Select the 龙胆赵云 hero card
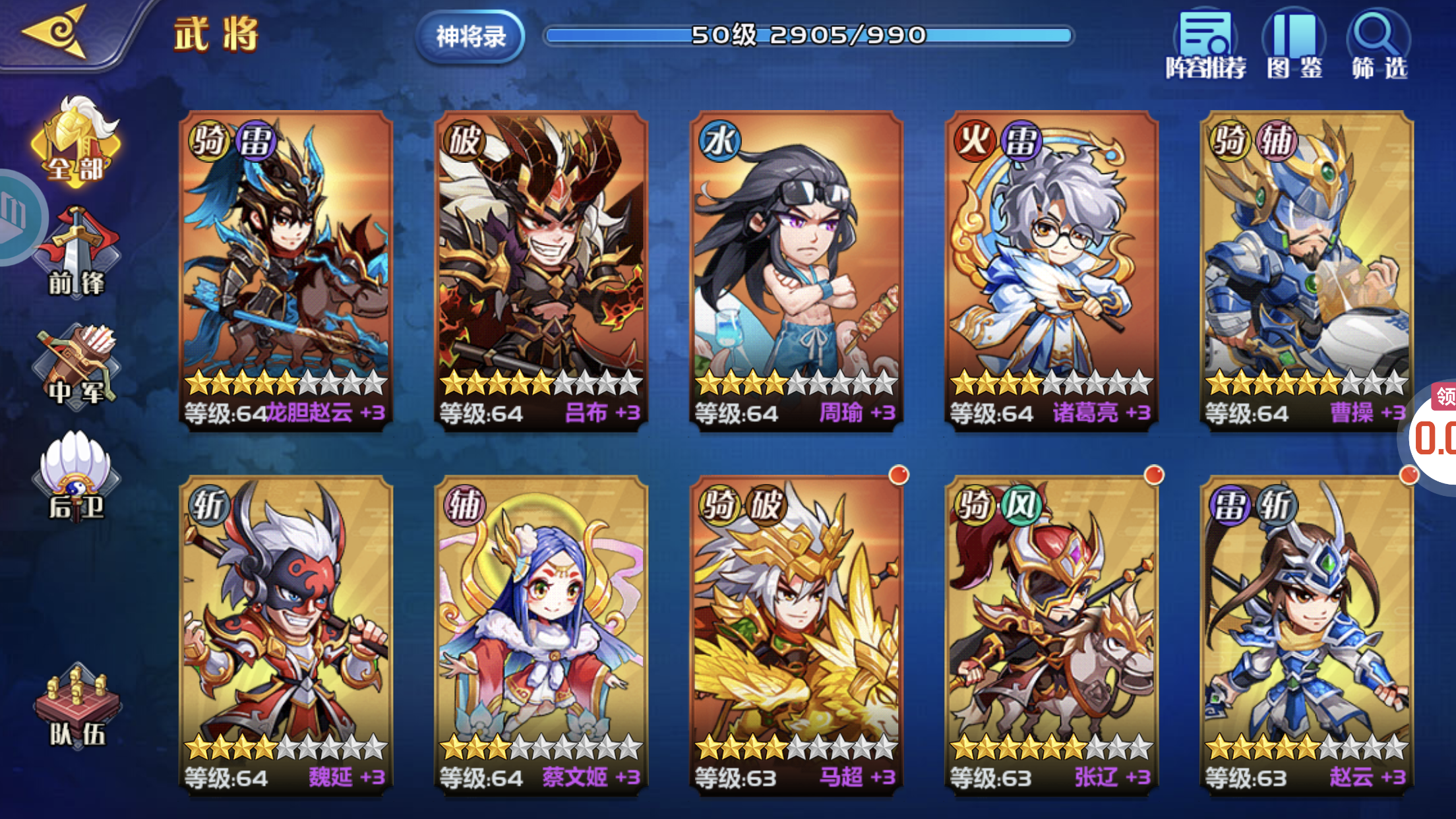The width and height of the screenshot is (1456, 819). tap(286, 270)
